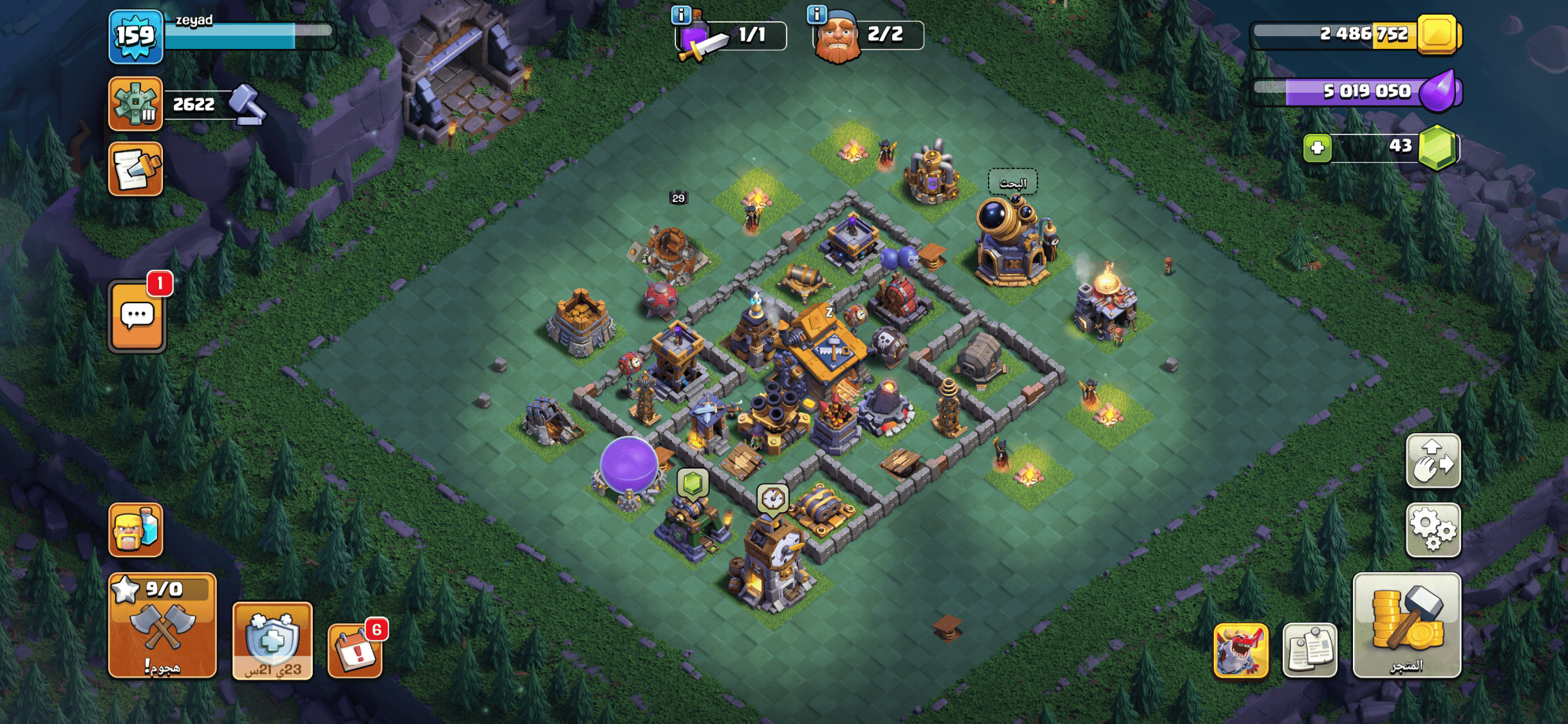Open the barbarian and potion army button

[x=136, y=530]
